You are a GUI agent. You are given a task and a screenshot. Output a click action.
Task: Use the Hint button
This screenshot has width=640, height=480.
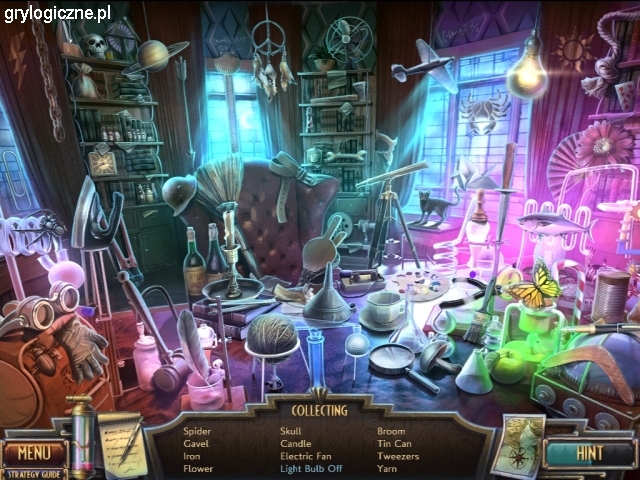[x=589, y=452]
